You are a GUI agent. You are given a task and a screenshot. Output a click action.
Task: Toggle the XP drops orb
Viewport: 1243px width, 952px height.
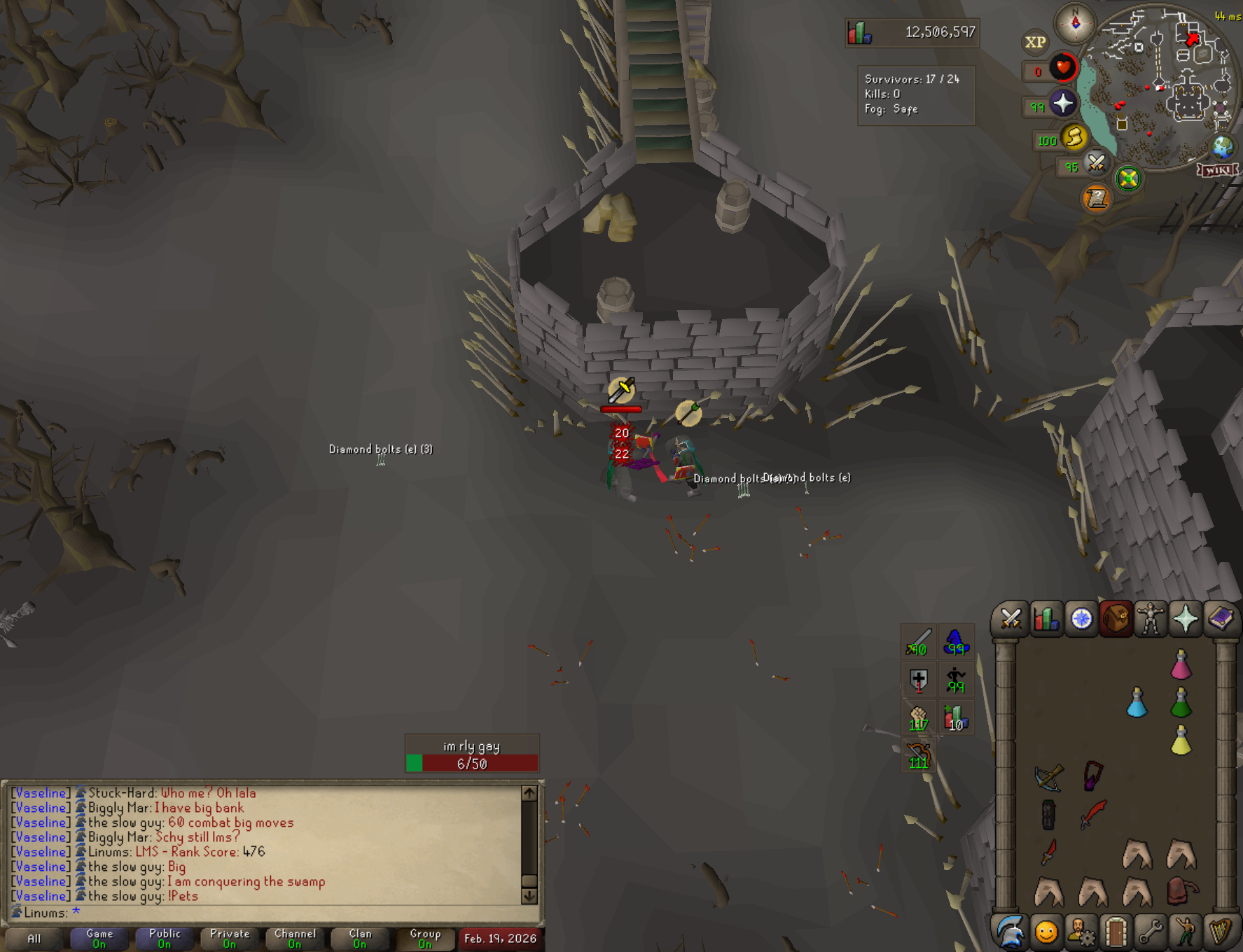click(x=1035, y=42)
